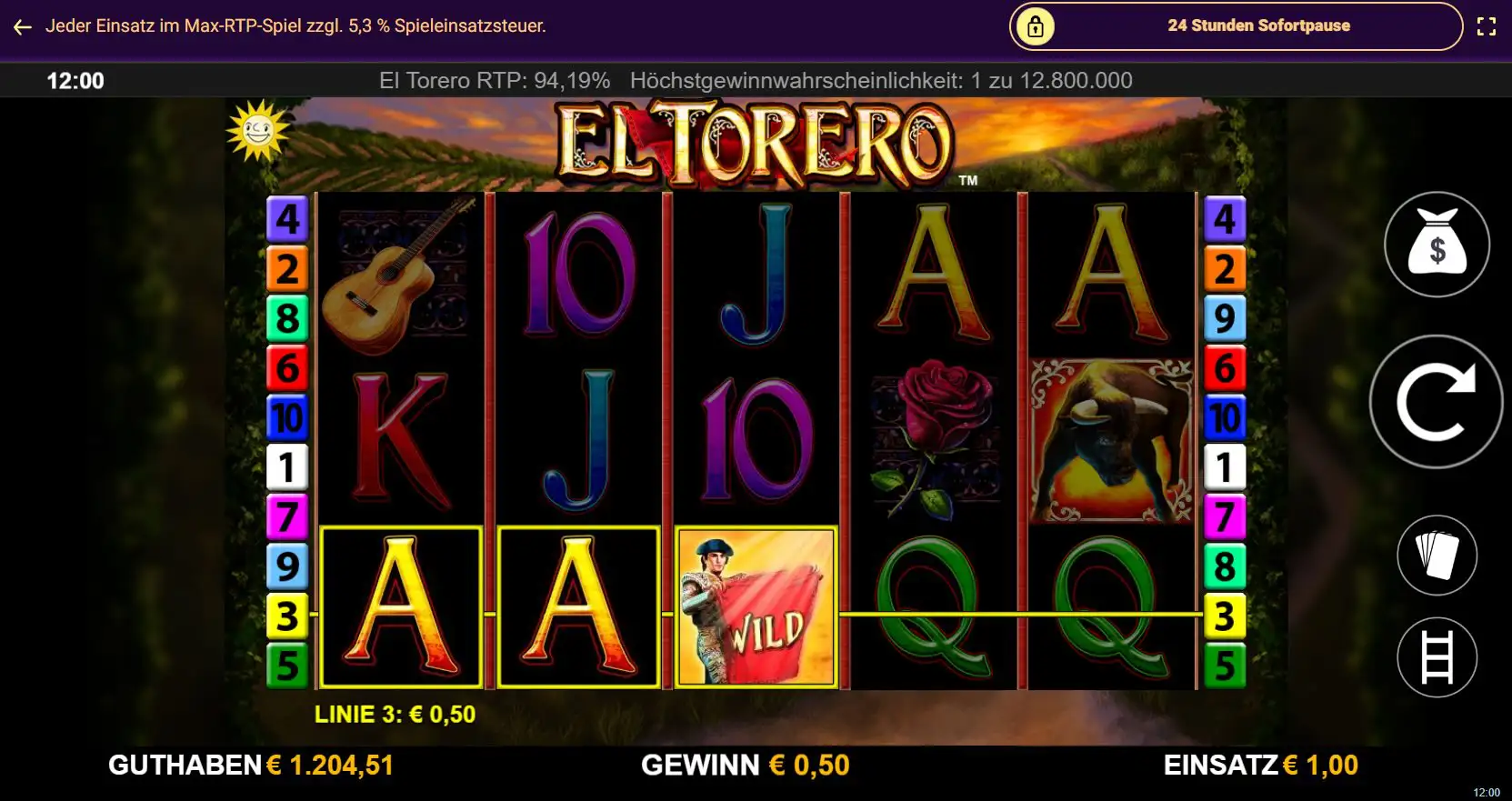Click the Gewinn win display
The height and width of the screenshot is (801, 1512).
[746, 766]
